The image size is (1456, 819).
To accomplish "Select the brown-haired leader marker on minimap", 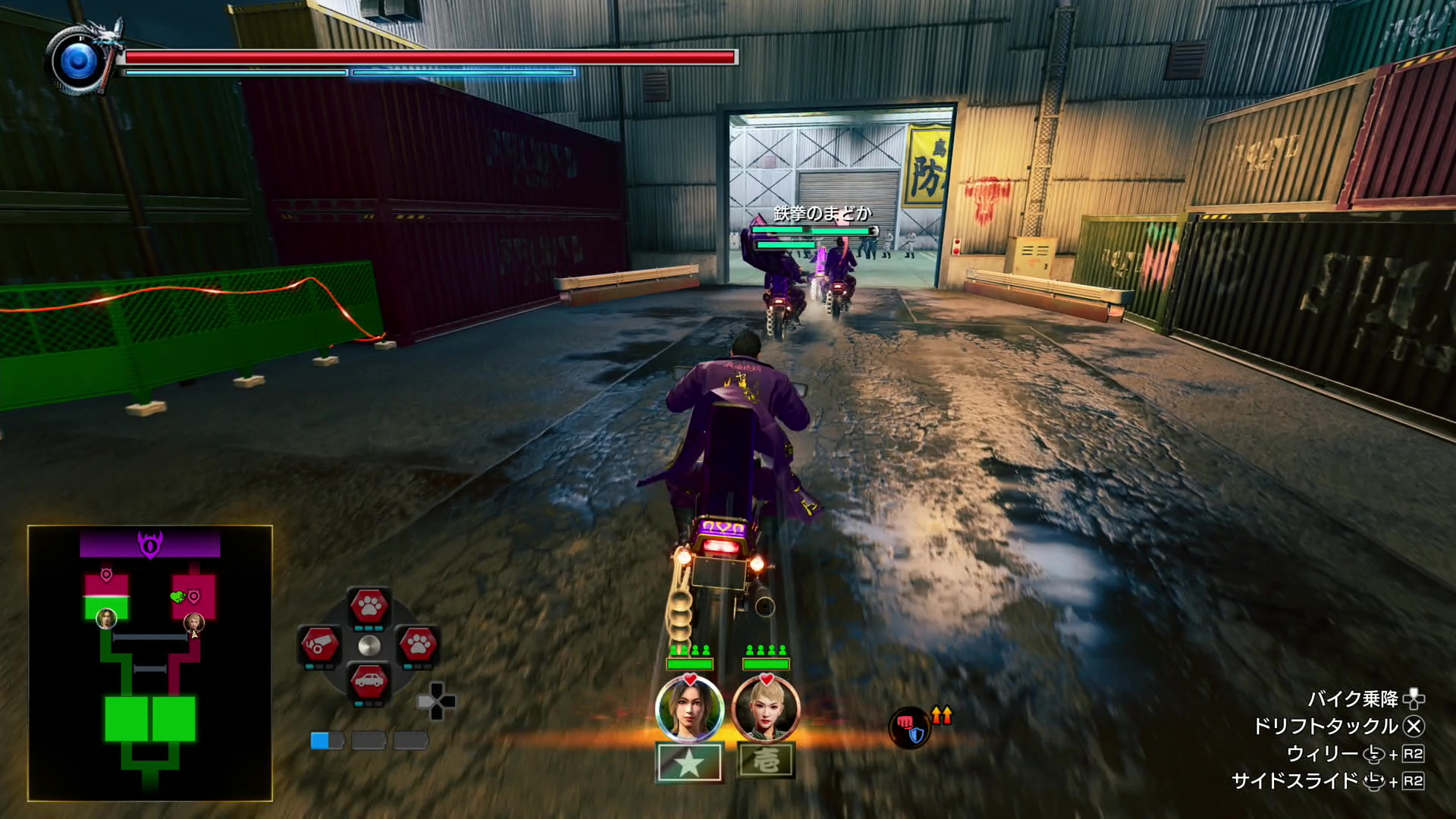I will (107, 618).
